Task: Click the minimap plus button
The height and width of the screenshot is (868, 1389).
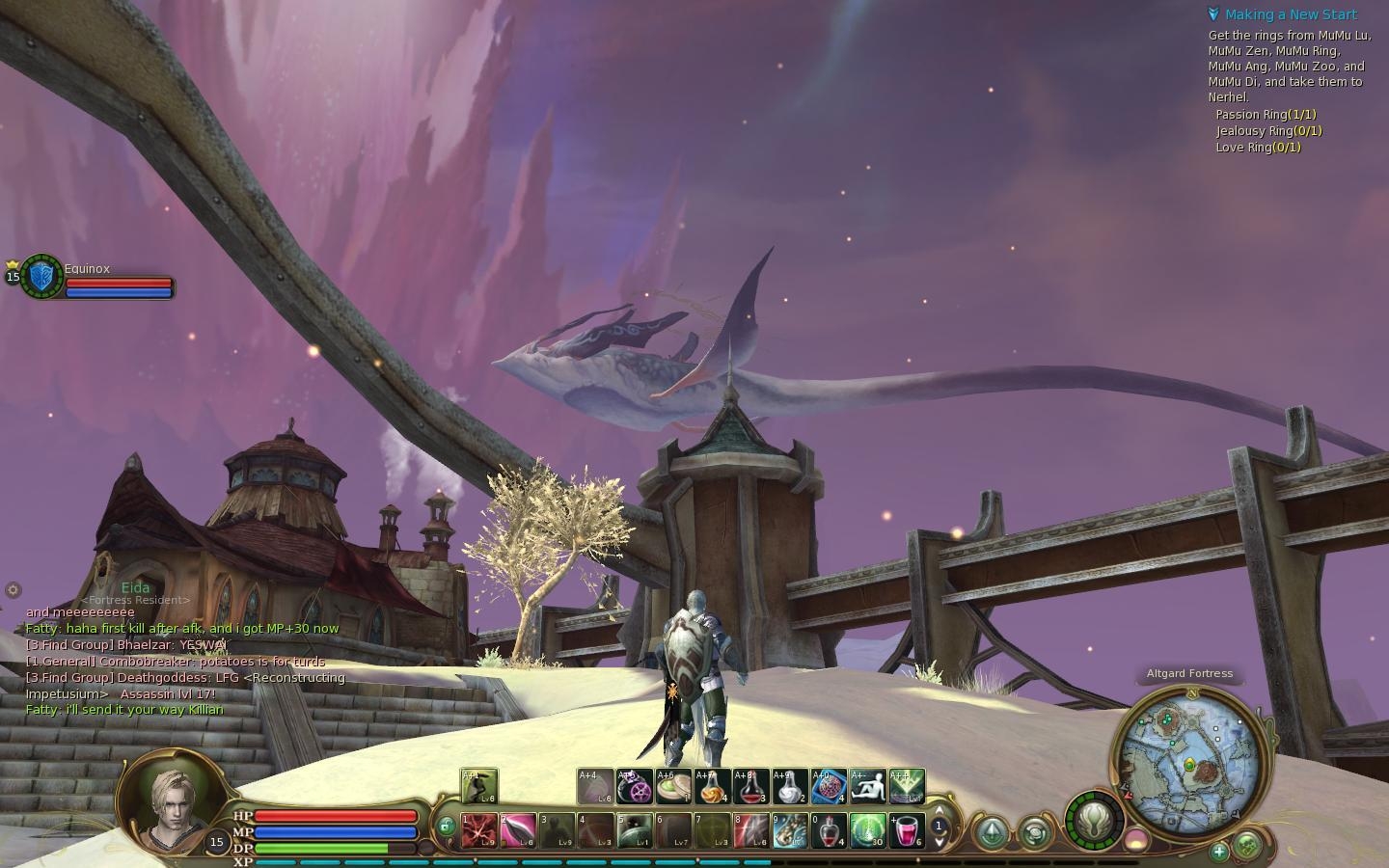Action: click(x=1219, y=852)
